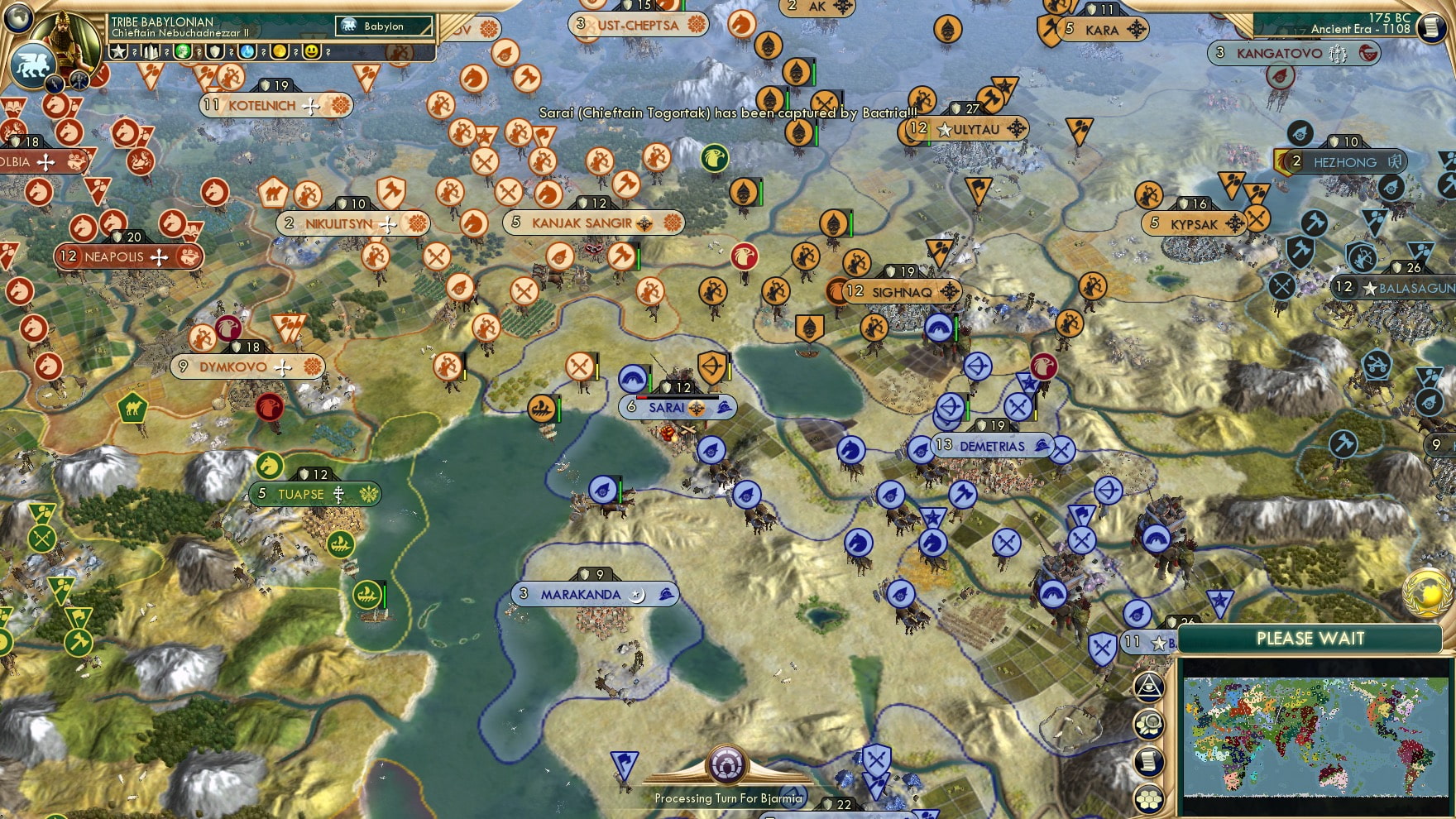
Task: Select the Demetrias city banner
Action: [994, 446]
